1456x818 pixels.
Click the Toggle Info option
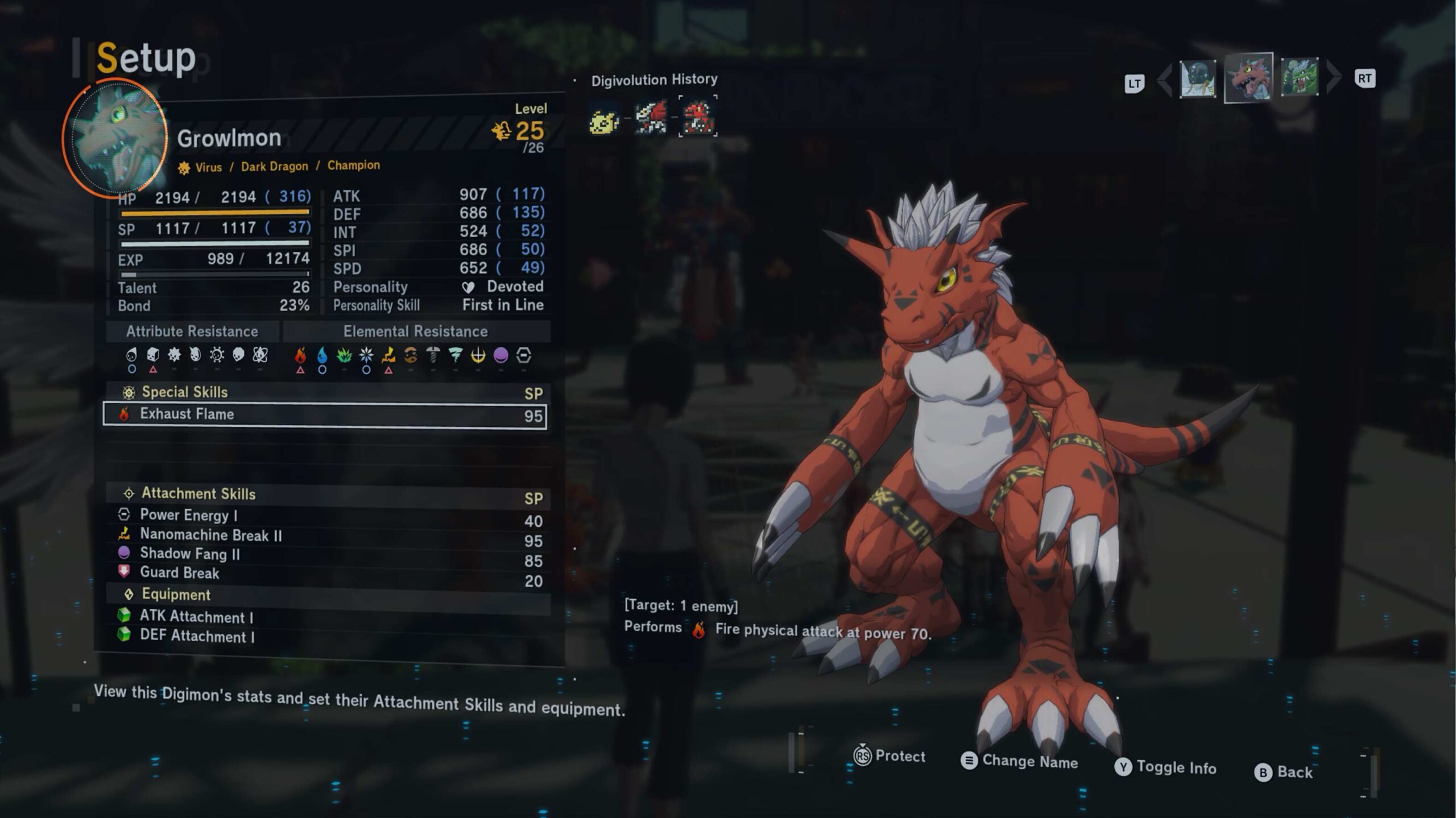tap(1165, 767)
